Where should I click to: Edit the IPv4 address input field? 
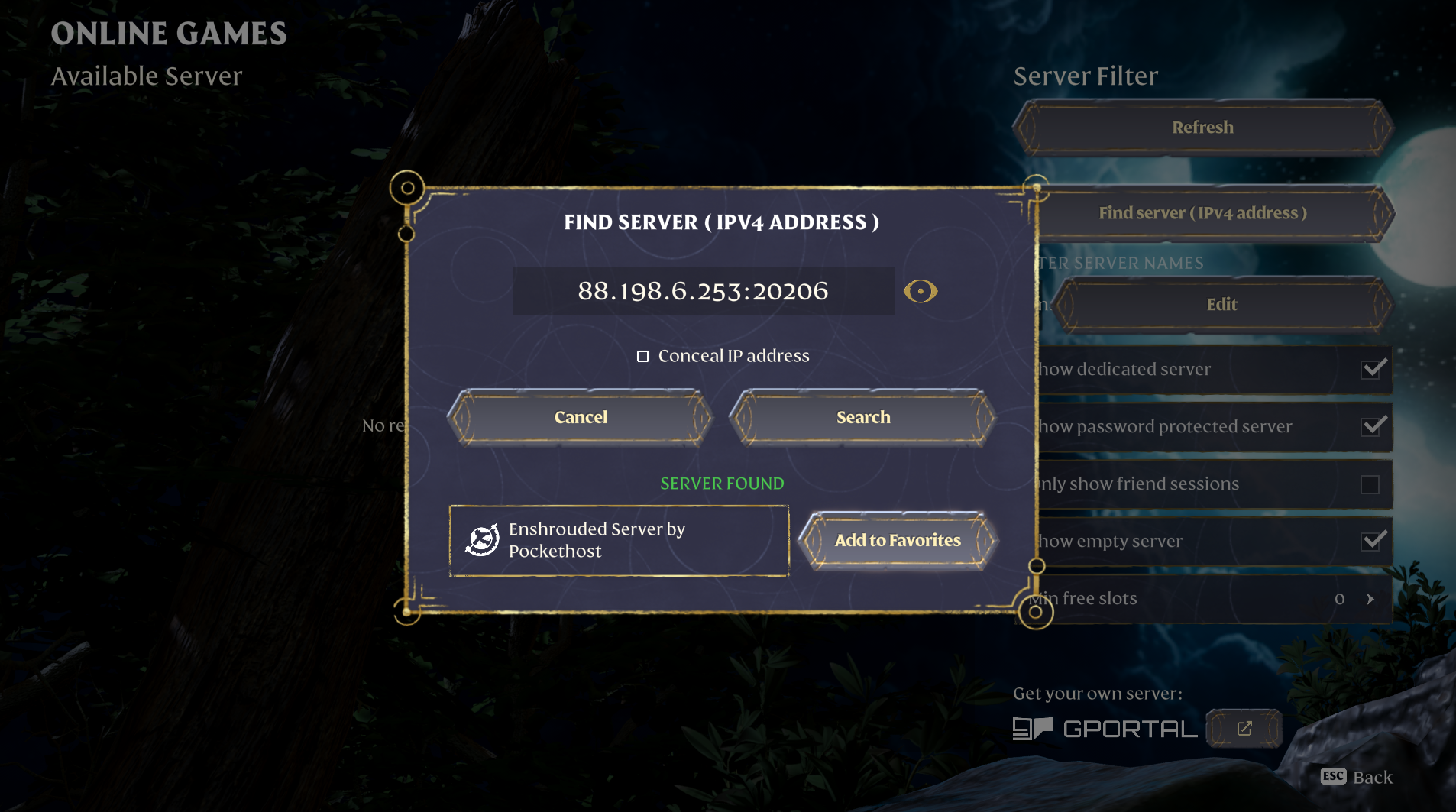coord(703,291)
